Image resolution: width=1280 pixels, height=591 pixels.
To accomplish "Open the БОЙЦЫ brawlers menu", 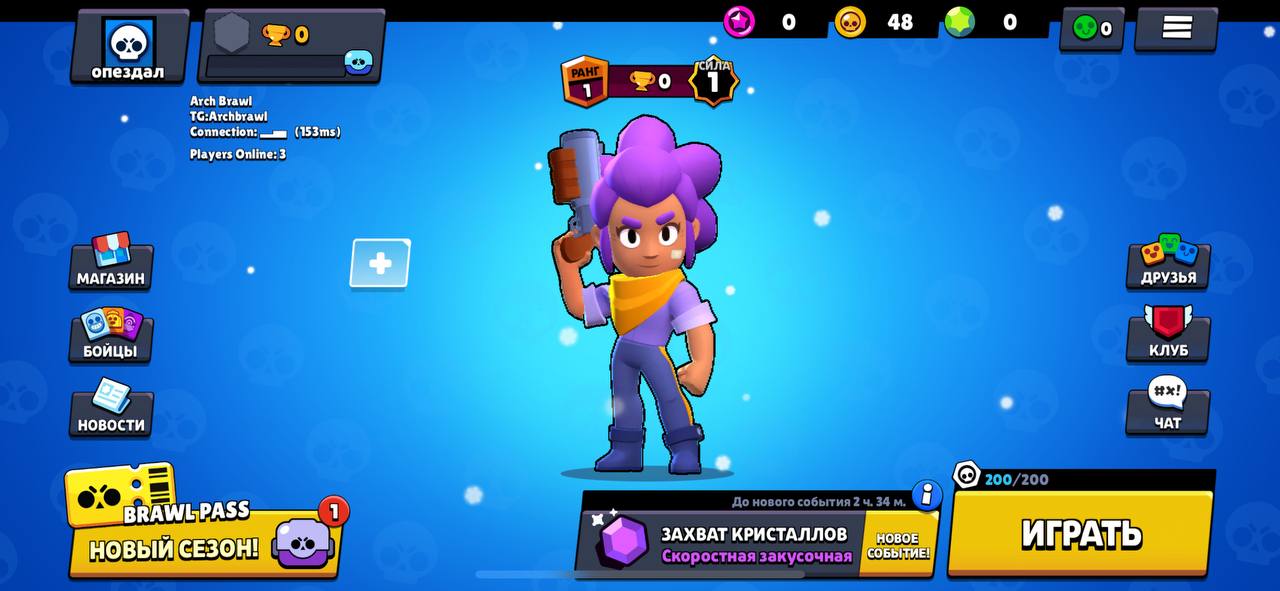I will 111,336.
